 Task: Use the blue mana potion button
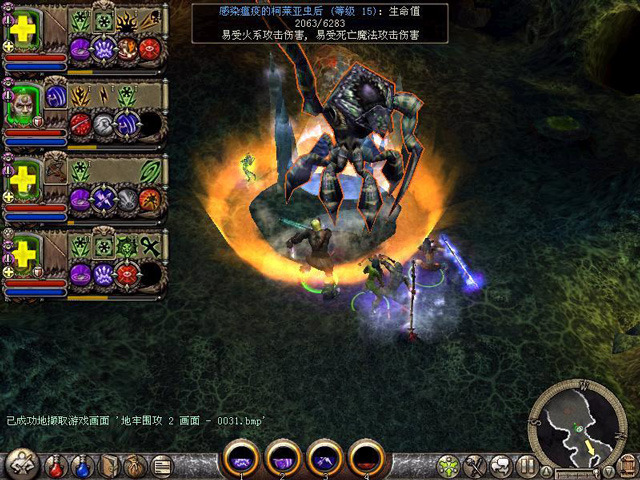pos(84,466)
